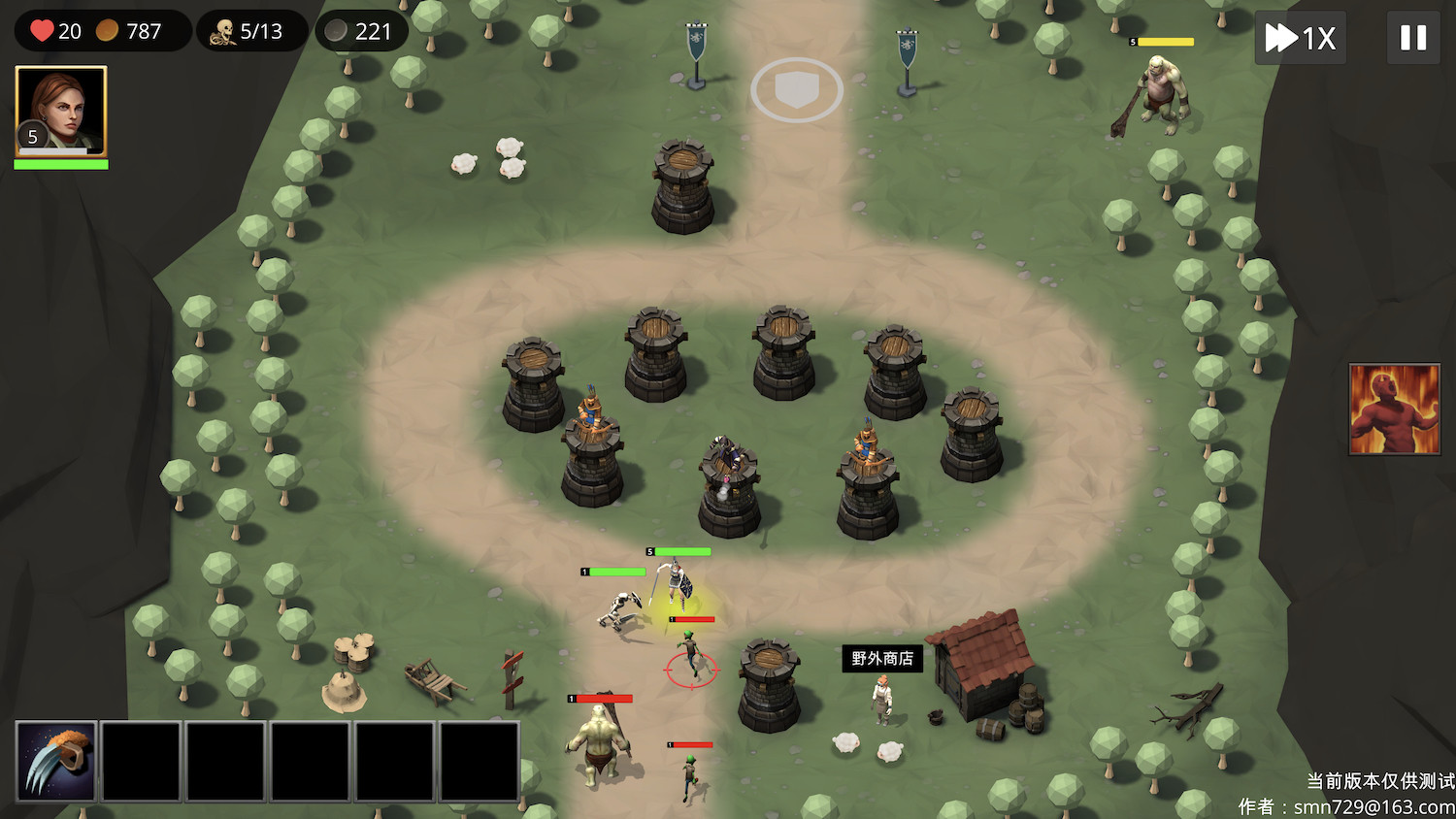1456x819 pixels.
Task: Open the hero portrait showing level 5
Action: [x=60, y=110]
